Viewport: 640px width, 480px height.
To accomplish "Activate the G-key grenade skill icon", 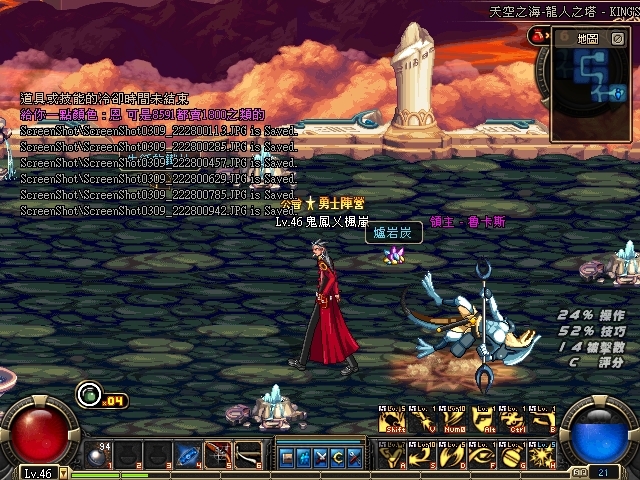I will point(513,455).
